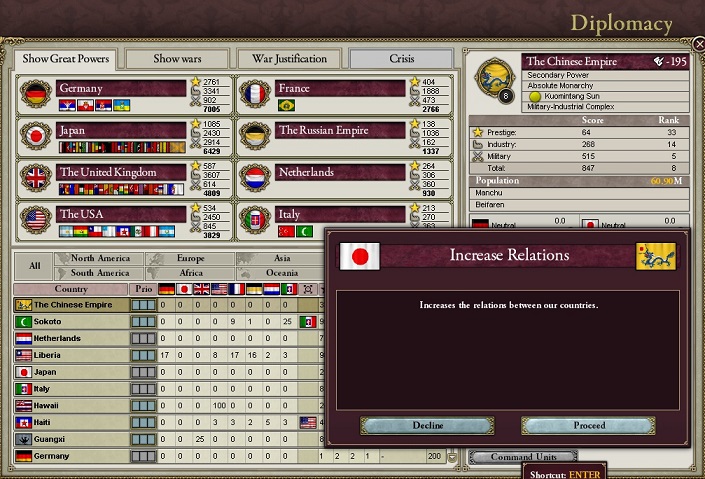Select the Liberia row in country list
Image resolution: width=705 pixels, height=479 pixels.
click(x=72, y=355)
